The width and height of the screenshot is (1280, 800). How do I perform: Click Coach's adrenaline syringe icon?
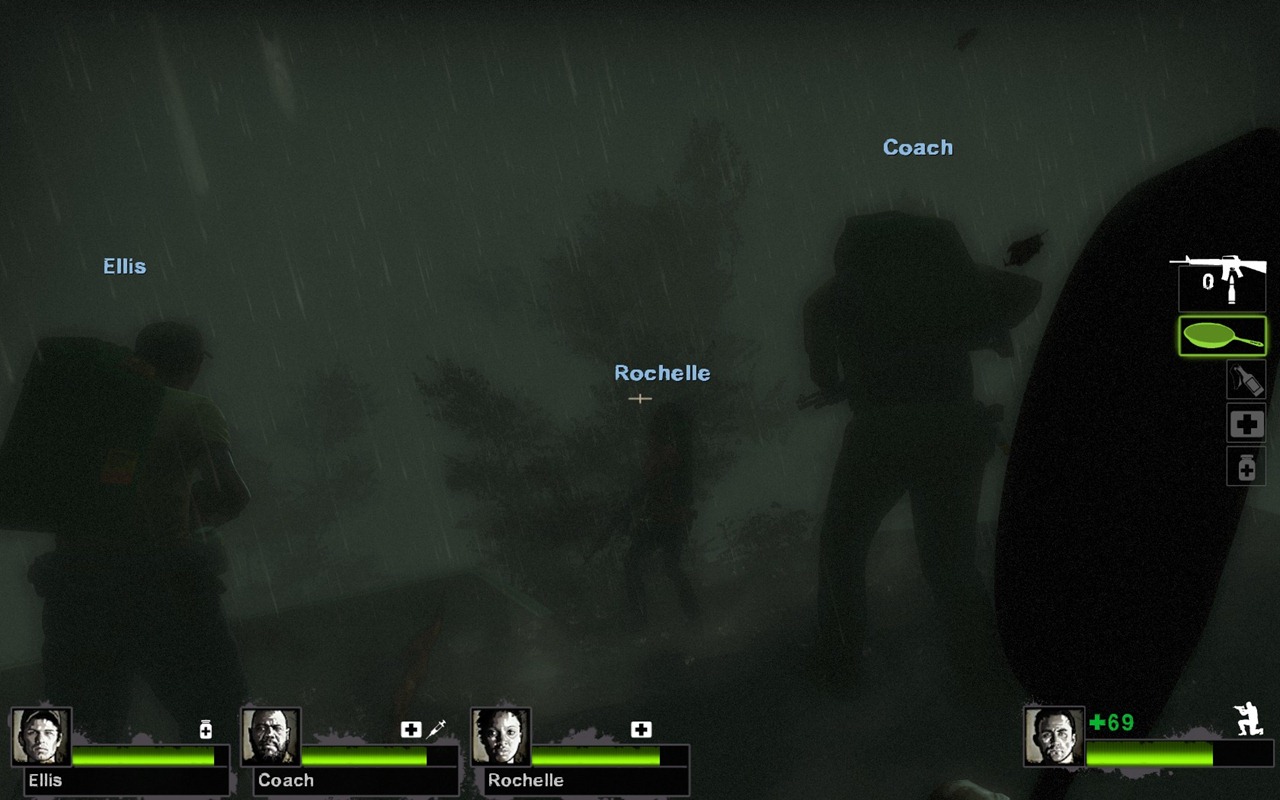436,730
